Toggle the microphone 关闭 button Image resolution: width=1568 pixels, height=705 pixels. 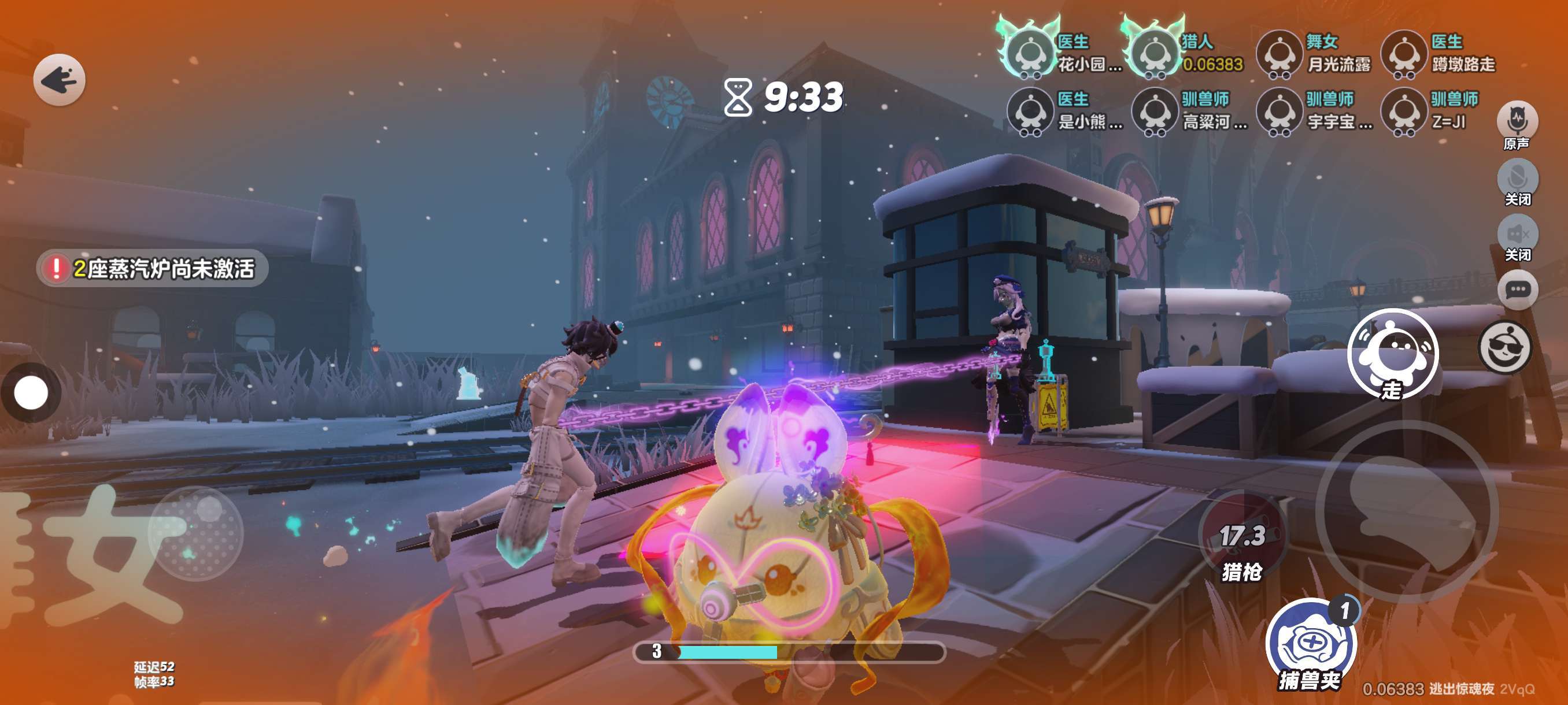tap(1517, 179)
